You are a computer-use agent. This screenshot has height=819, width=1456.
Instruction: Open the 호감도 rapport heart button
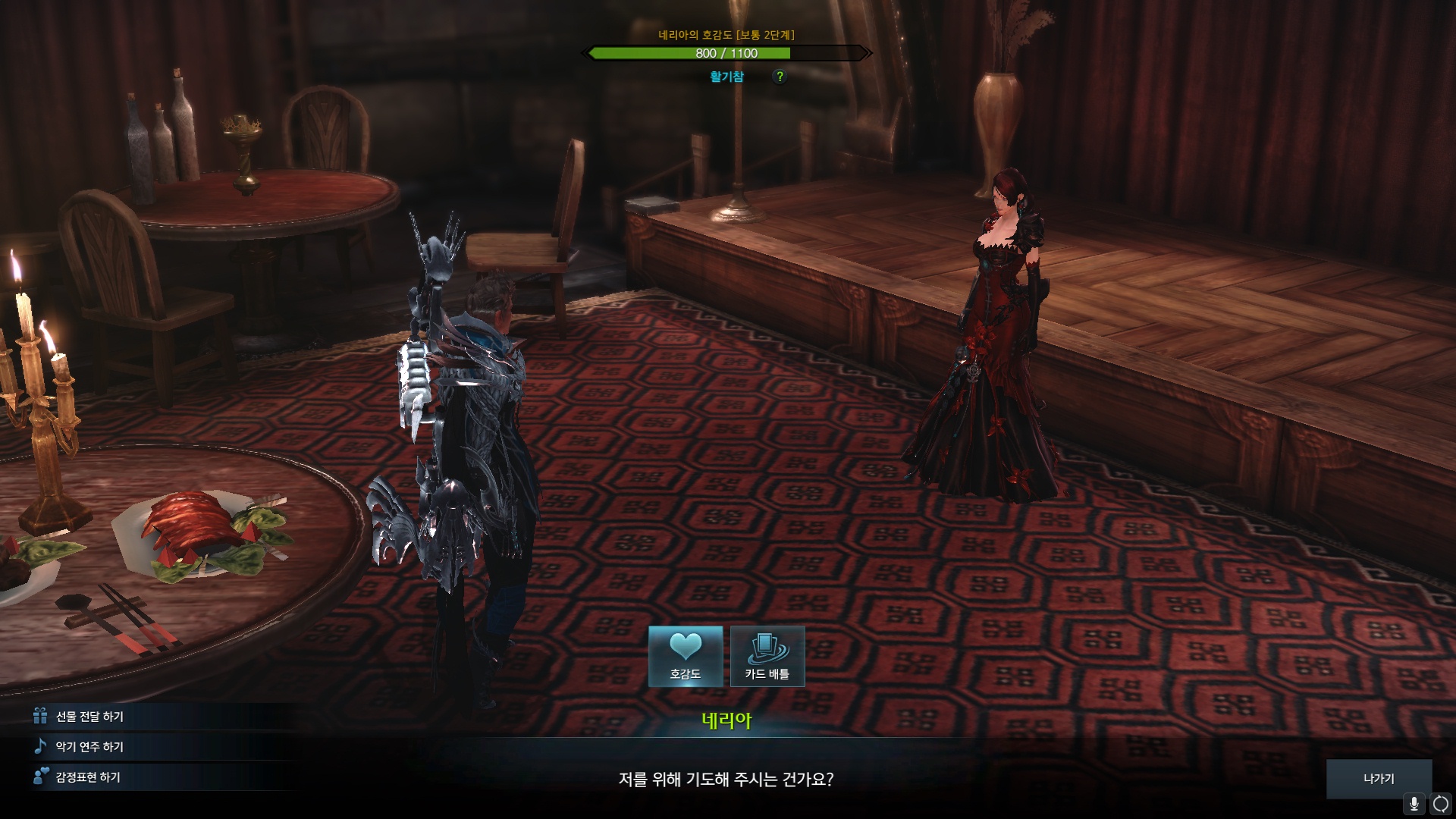686,656
